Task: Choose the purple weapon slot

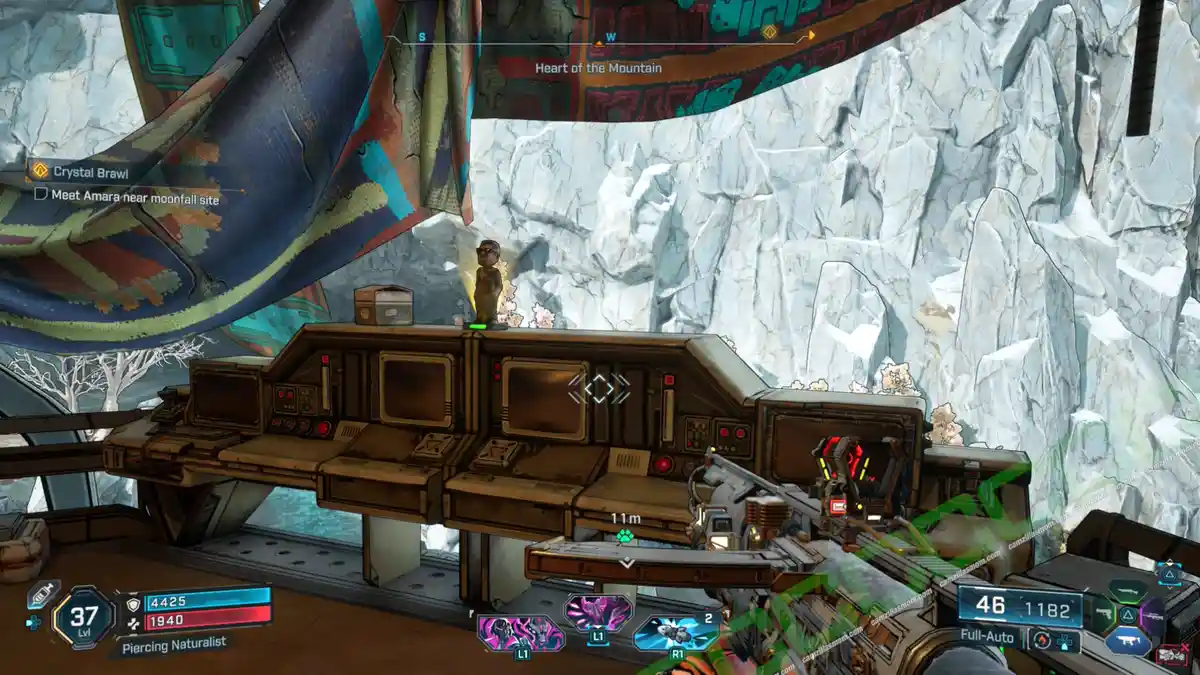Action: [1152, 617]
